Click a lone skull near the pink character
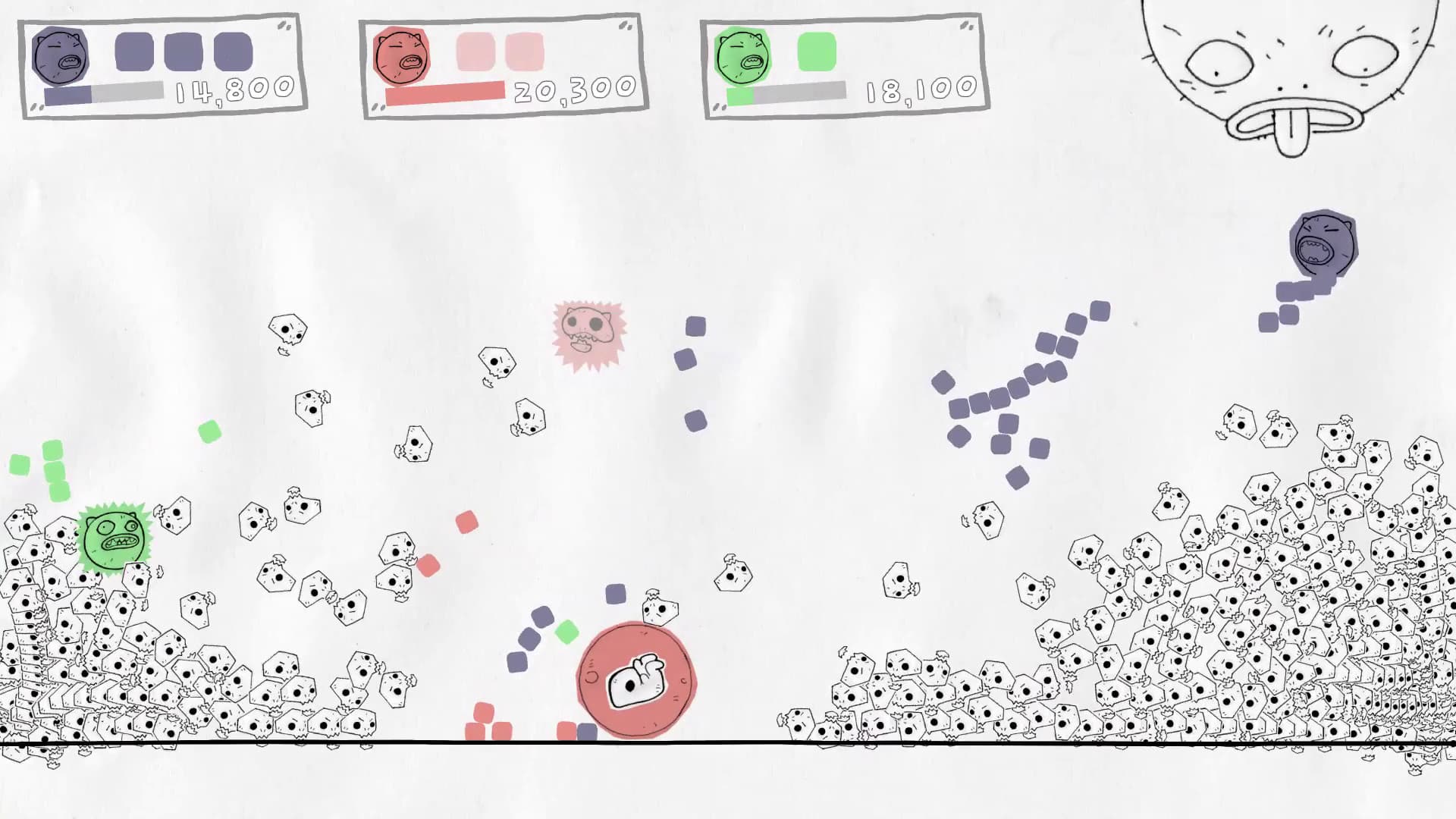This screenshot has width=1456, height=819. click(x=497, y=362)
